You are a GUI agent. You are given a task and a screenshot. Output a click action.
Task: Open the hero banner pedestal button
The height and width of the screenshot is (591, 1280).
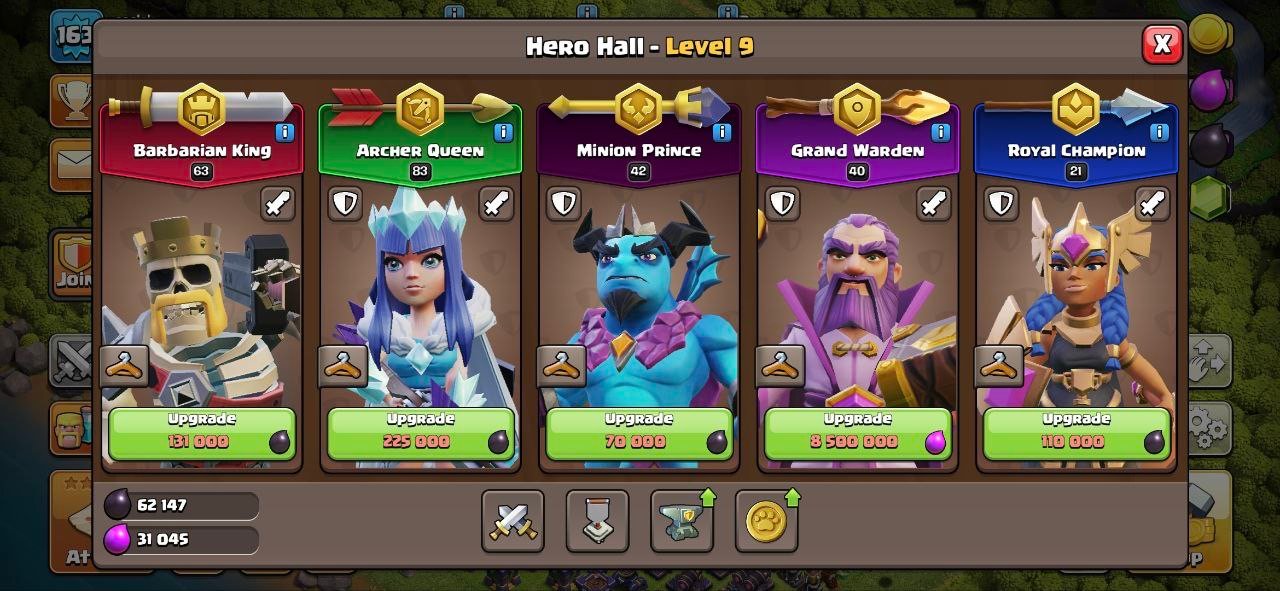click(597, 521)
